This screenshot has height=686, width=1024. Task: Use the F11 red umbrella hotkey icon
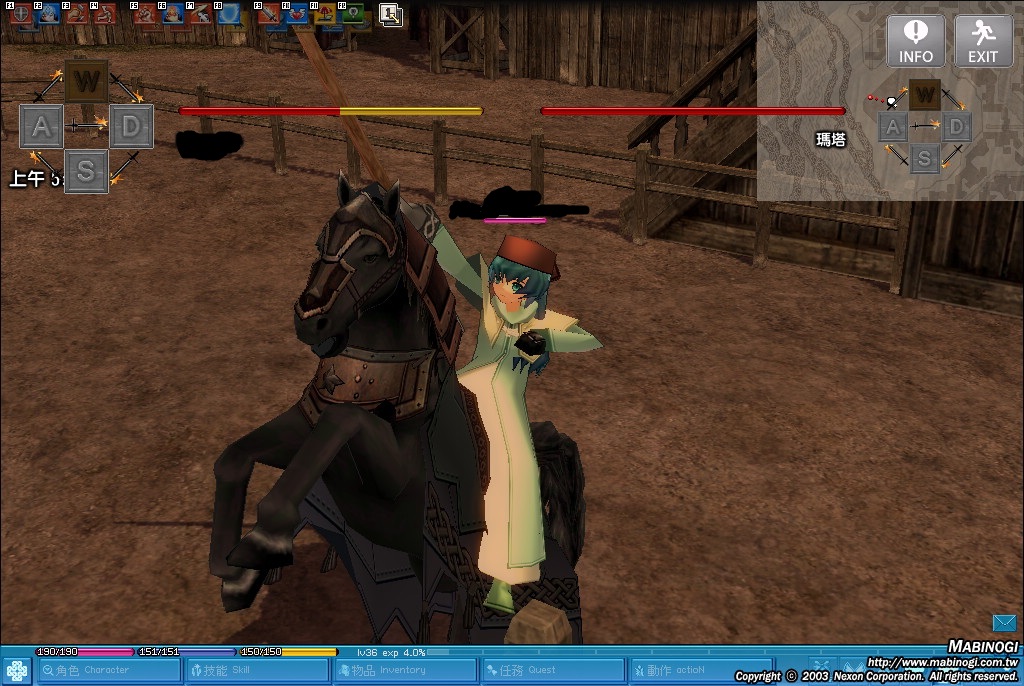pyautogui.click(x=325, y=14)
